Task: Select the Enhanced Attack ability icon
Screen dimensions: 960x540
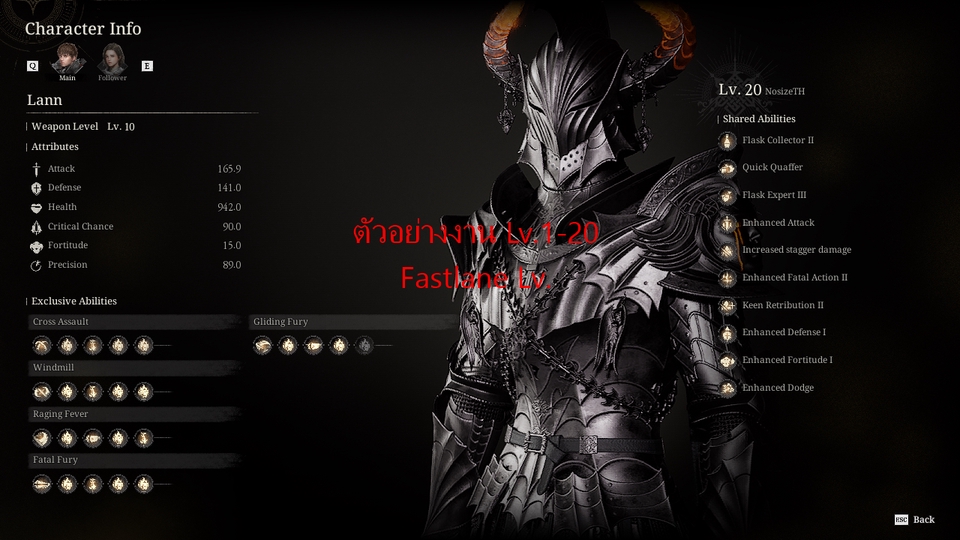Action: (x=728, y=223)
